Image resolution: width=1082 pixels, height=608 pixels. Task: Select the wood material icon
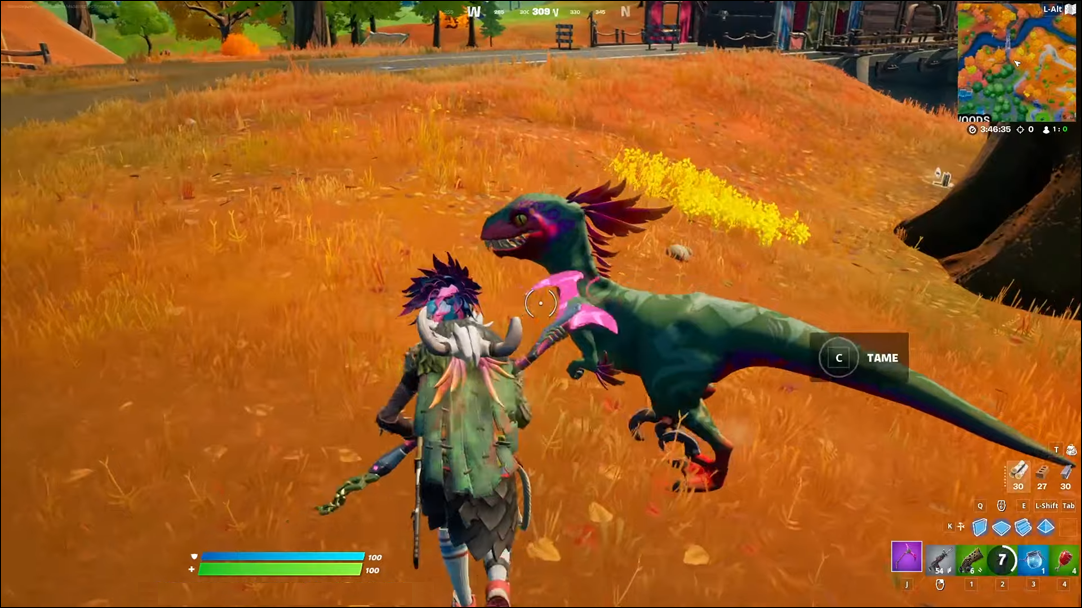pos(1018,470)
